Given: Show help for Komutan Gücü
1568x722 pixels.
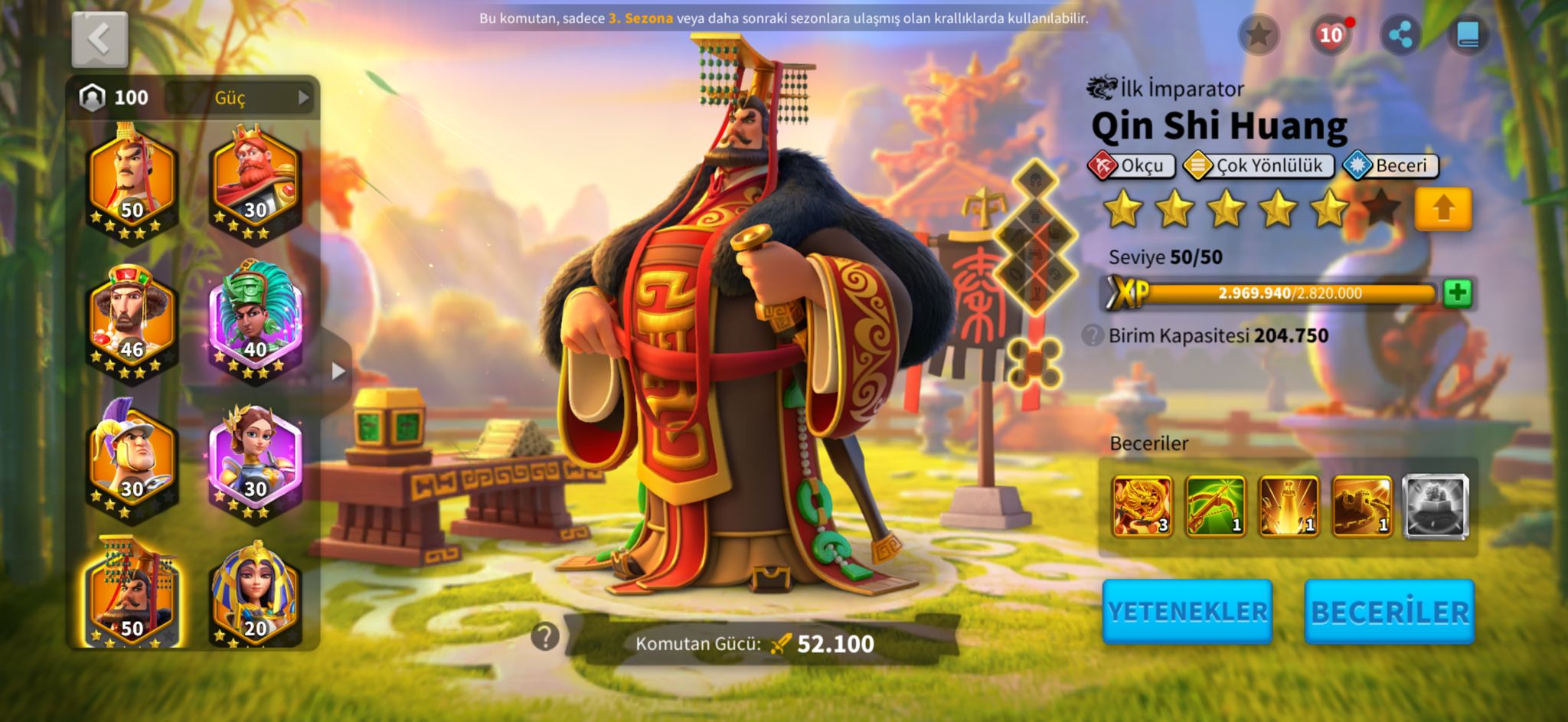Looking at the screenshot, I should pos(545,636).
